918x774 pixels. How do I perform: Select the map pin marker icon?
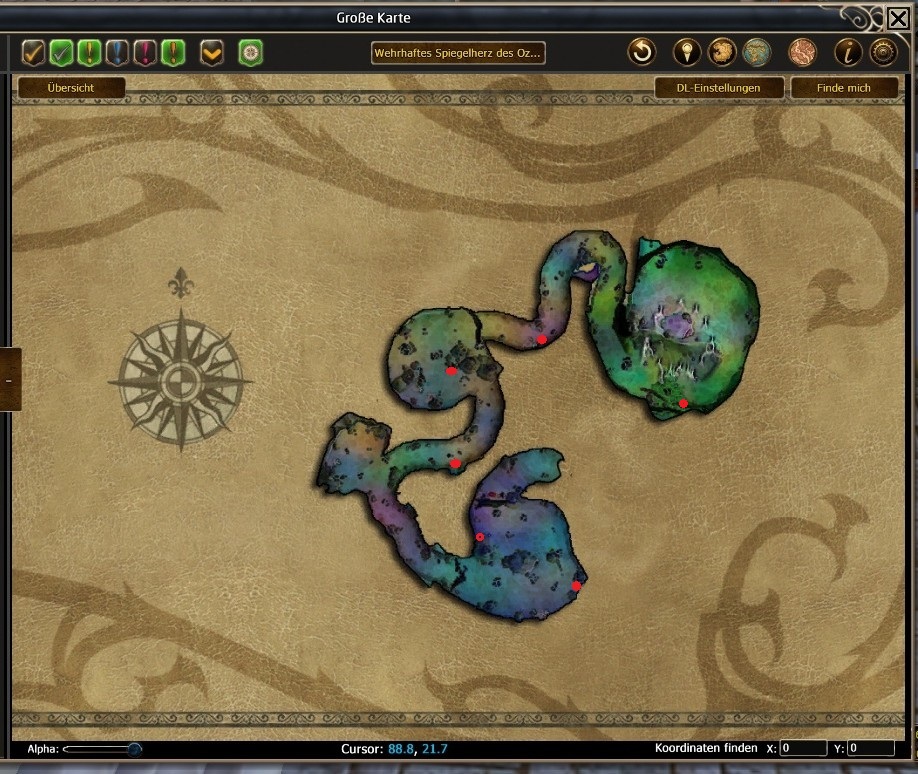coord(686,52)
